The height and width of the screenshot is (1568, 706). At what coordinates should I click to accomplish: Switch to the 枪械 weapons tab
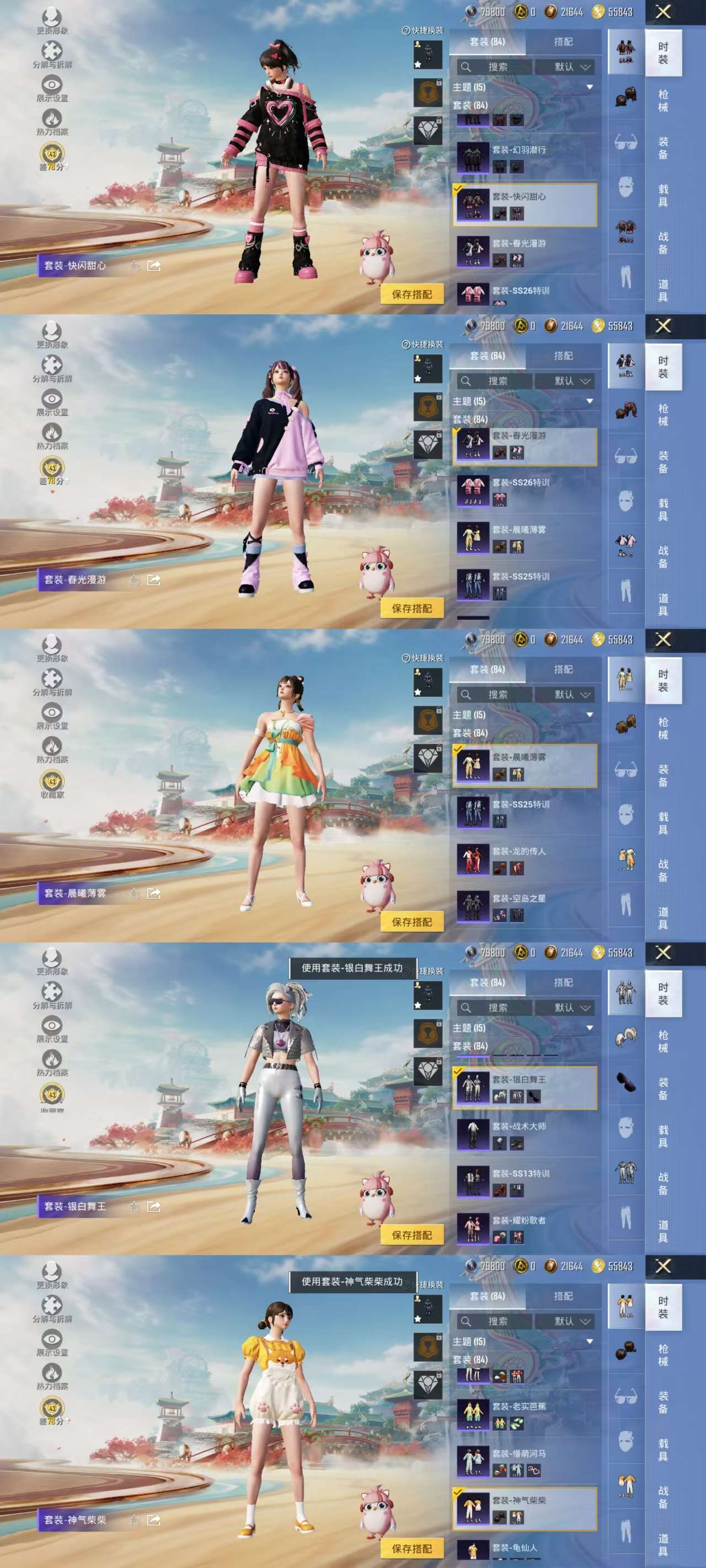click(664, 98)
